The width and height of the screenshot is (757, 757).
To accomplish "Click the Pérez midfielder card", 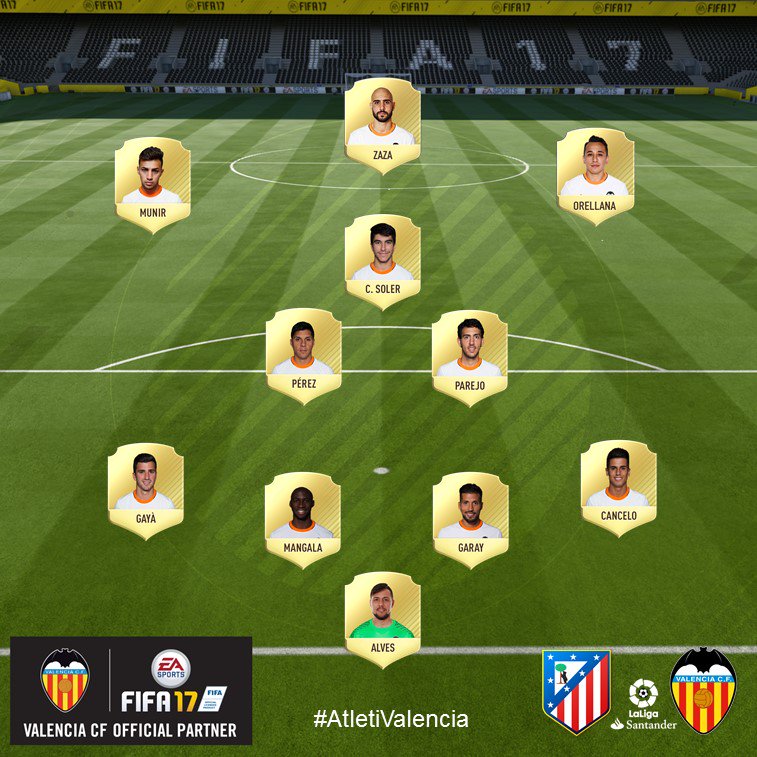I will [x=303, y=355].
